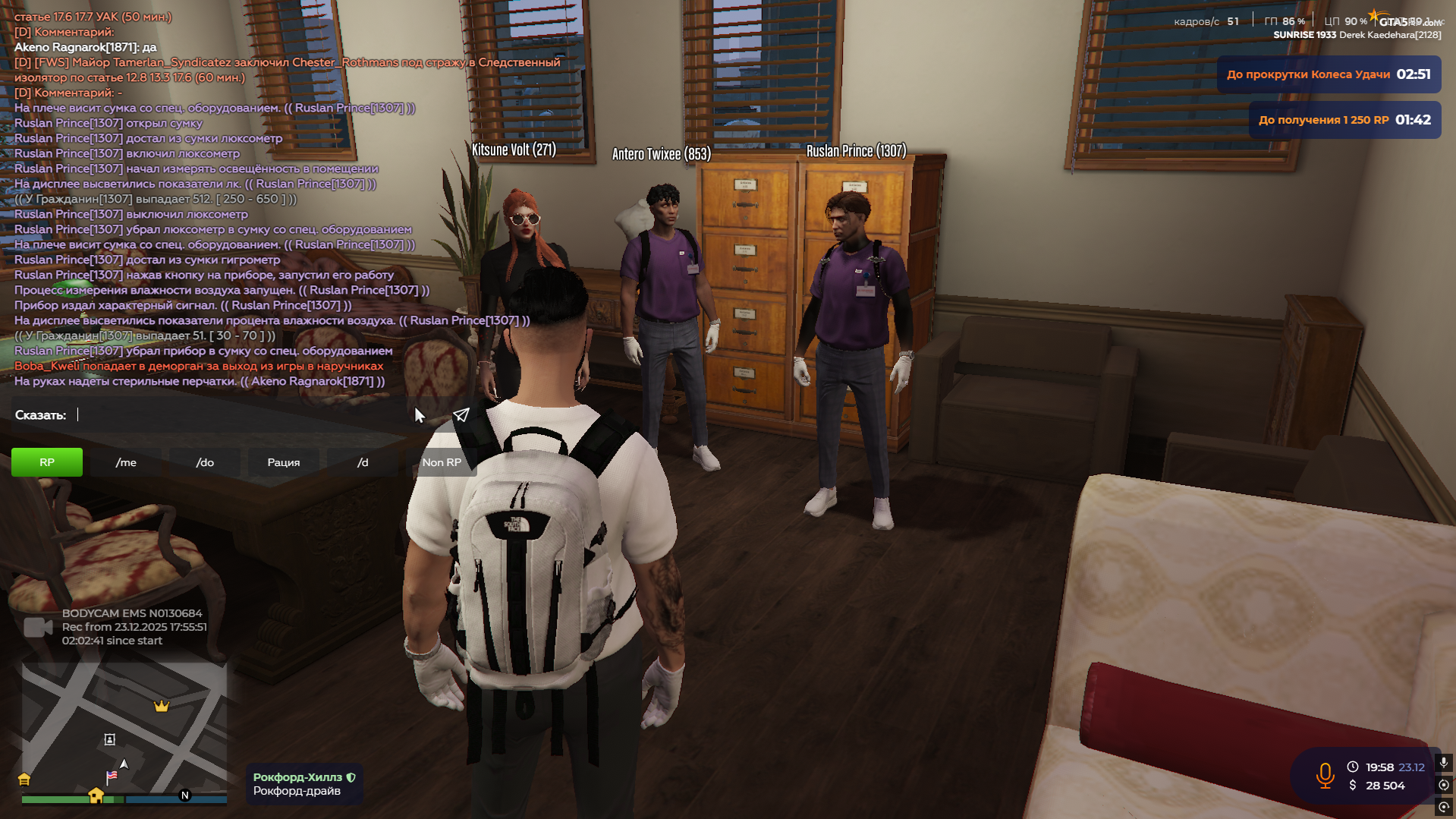Image resolution: width=1456 pixels, height=819 pixels.
Task: Click the Сказать chat input field
Action: coord(243,415)
